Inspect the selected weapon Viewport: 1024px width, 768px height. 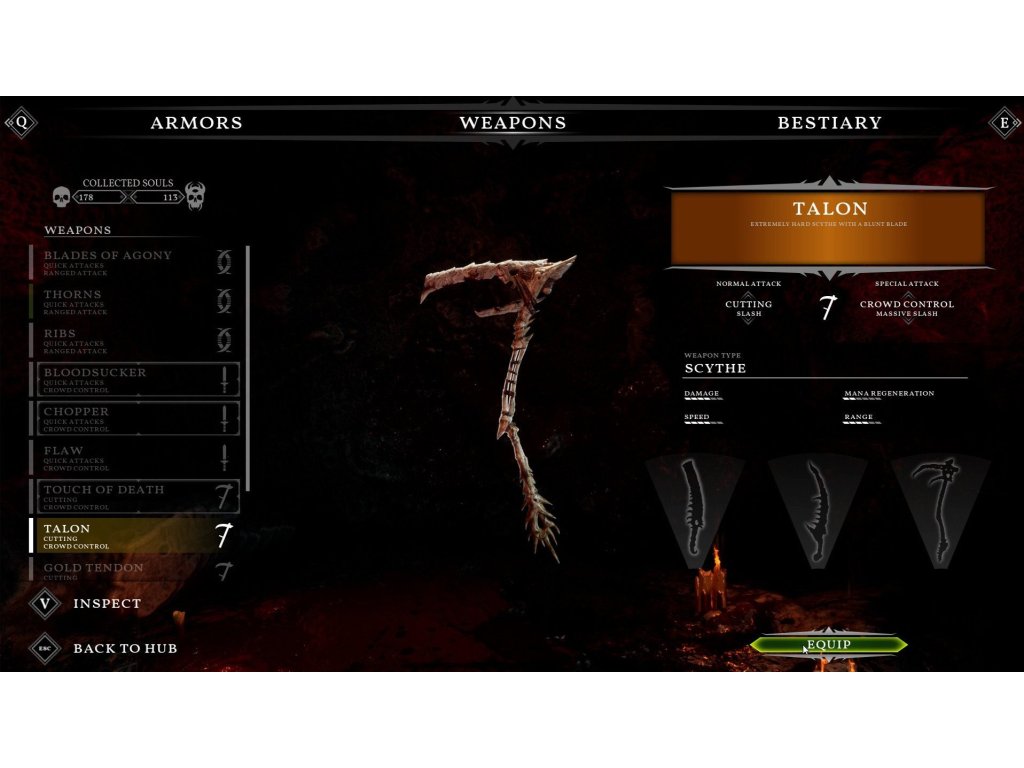(106, 604)
